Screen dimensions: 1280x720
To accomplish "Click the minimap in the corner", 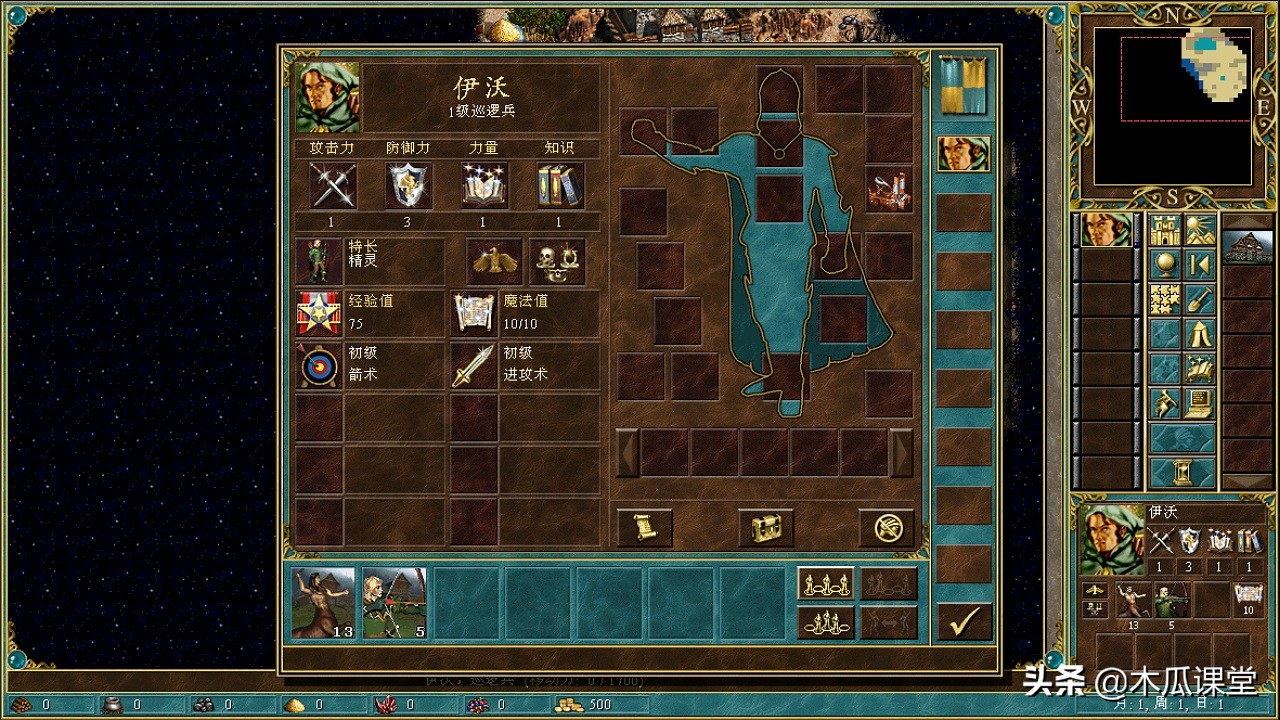I will 1172,107.
